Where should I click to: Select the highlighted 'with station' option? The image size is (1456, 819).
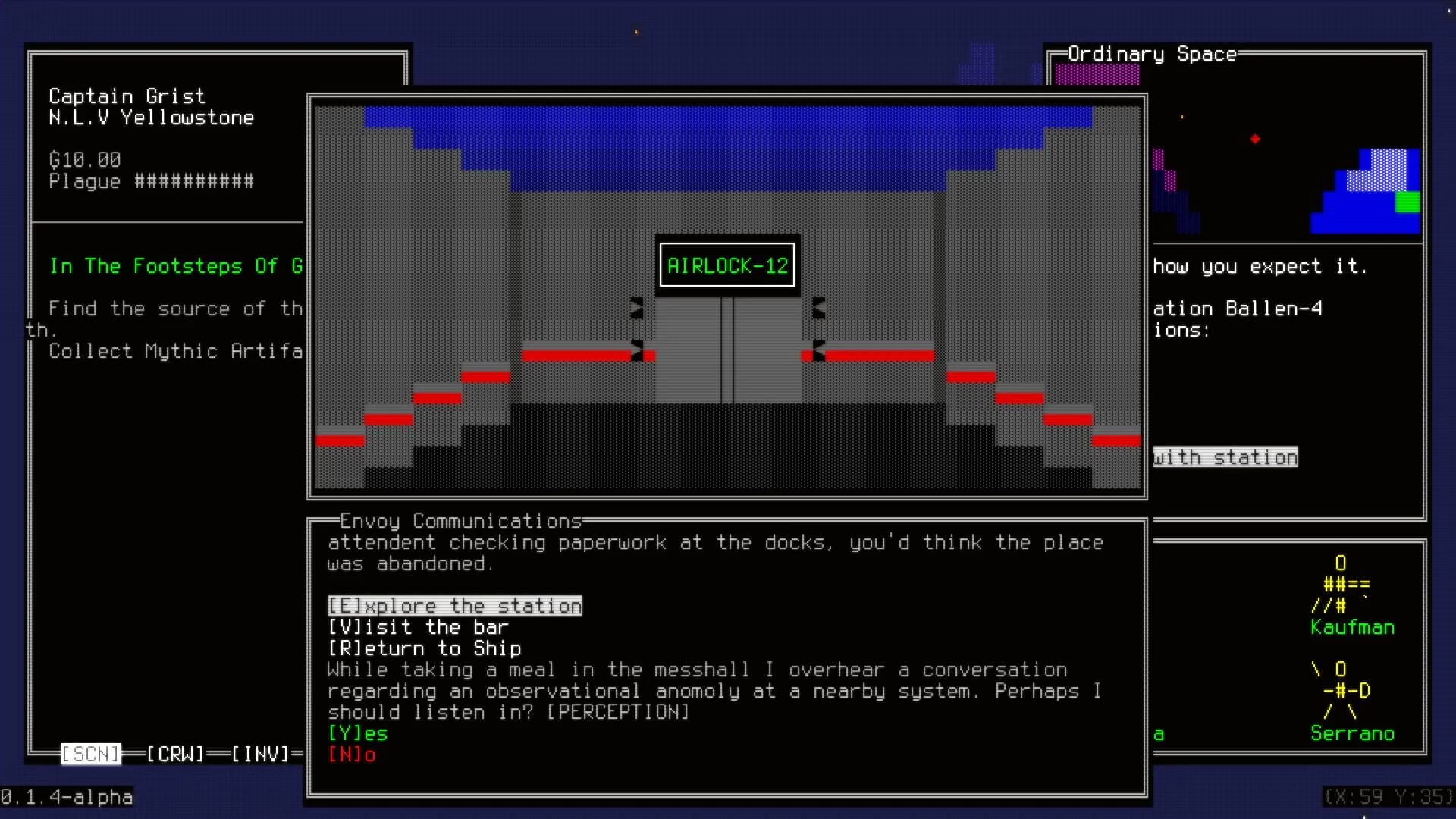click(1225, 457)
